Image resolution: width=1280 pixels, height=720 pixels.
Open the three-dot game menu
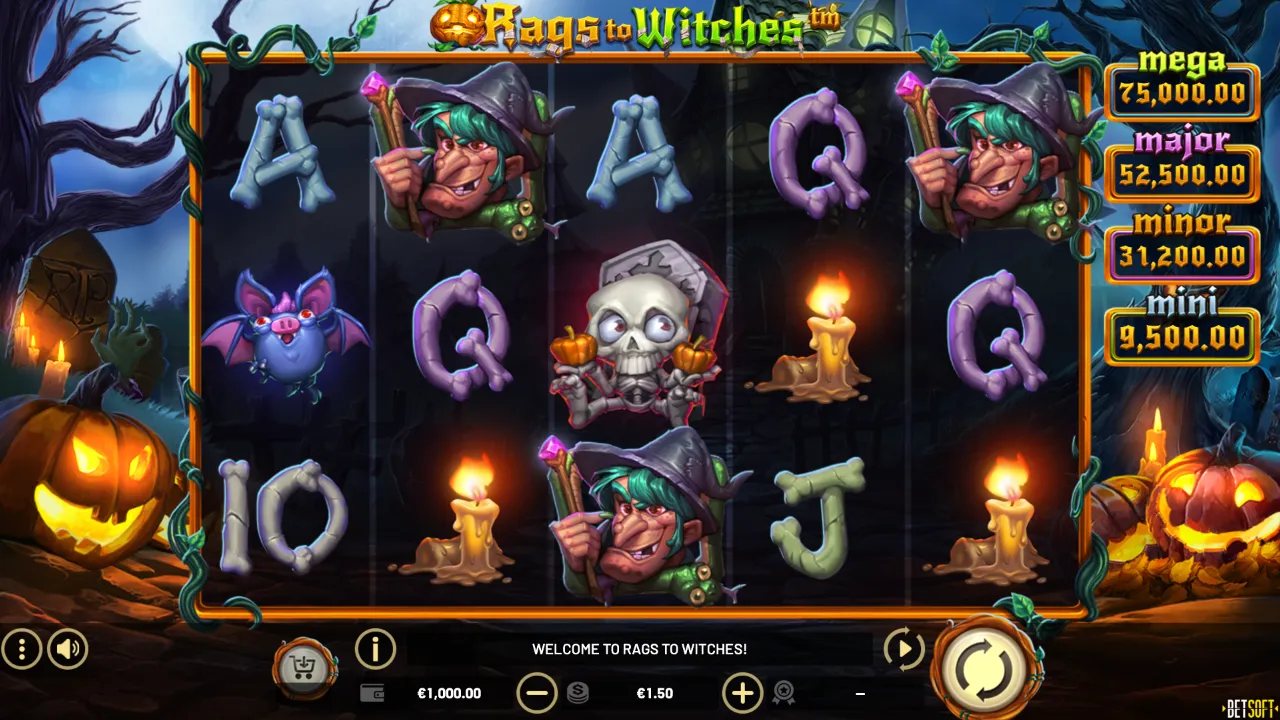(x=22, y=649)
